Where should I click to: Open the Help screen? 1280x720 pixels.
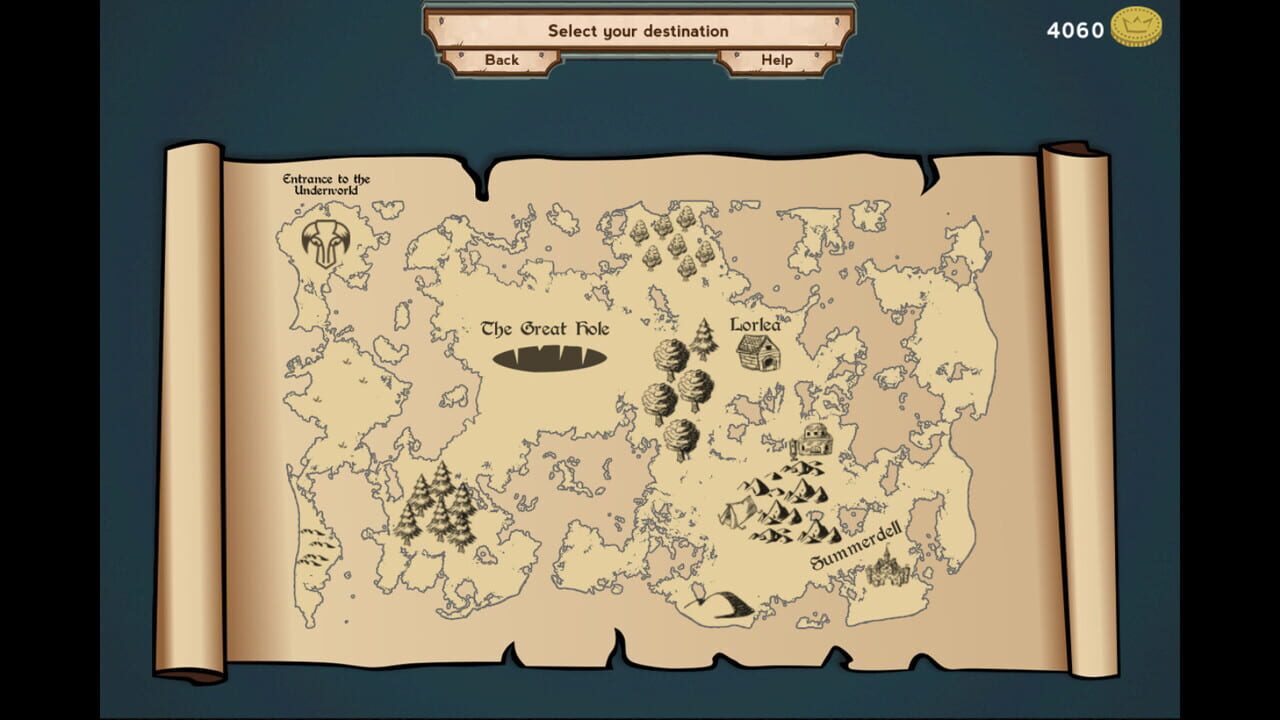[x=776, y=60]
